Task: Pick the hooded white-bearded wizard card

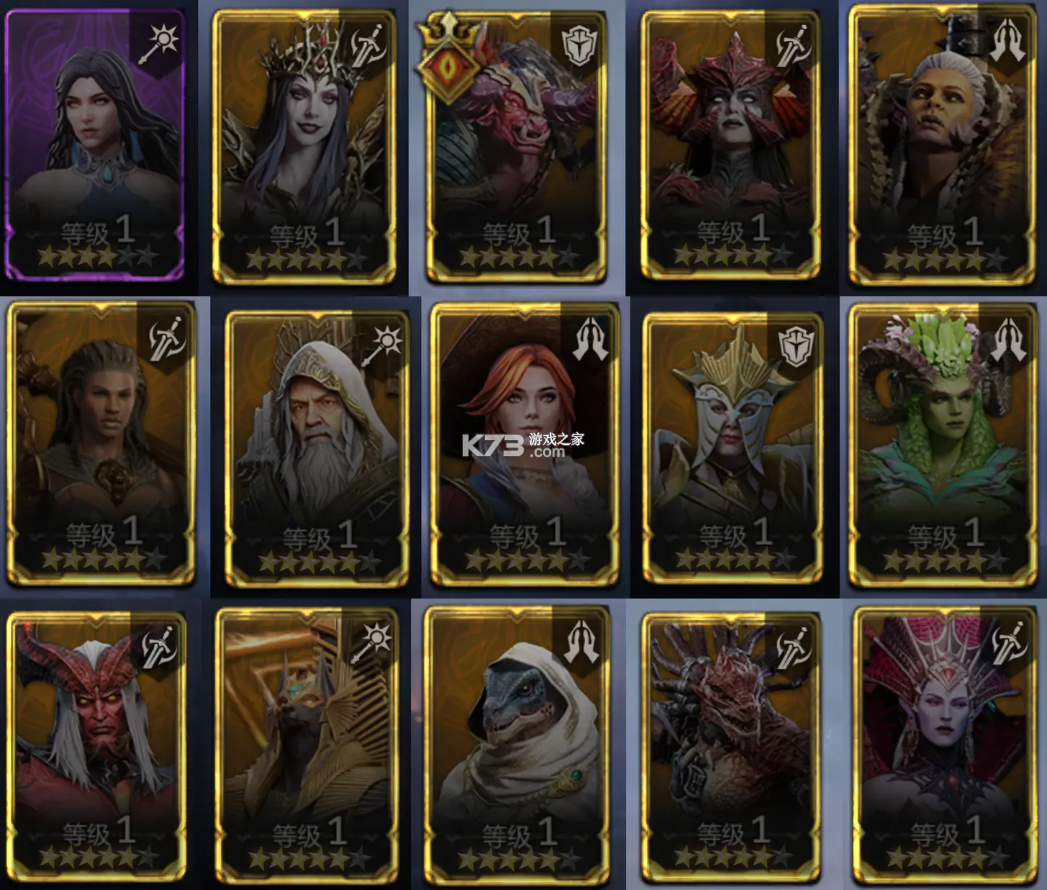Action: [317, 447]
